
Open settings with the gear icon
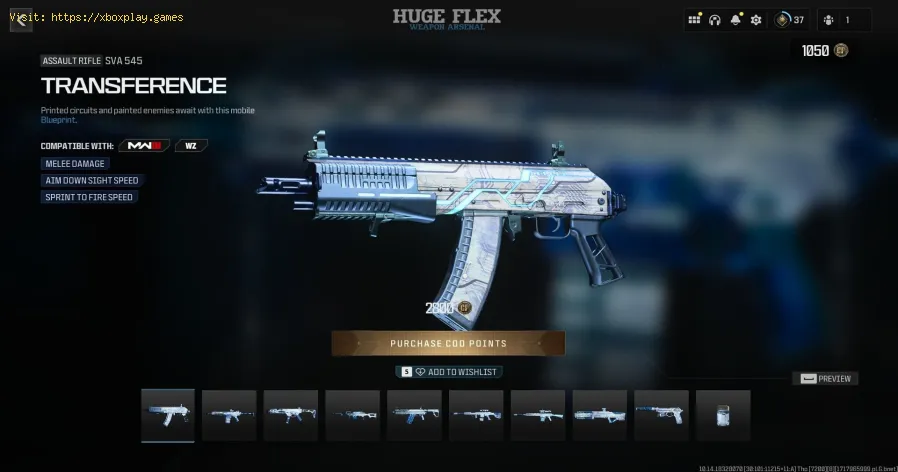tap(756, 20)
